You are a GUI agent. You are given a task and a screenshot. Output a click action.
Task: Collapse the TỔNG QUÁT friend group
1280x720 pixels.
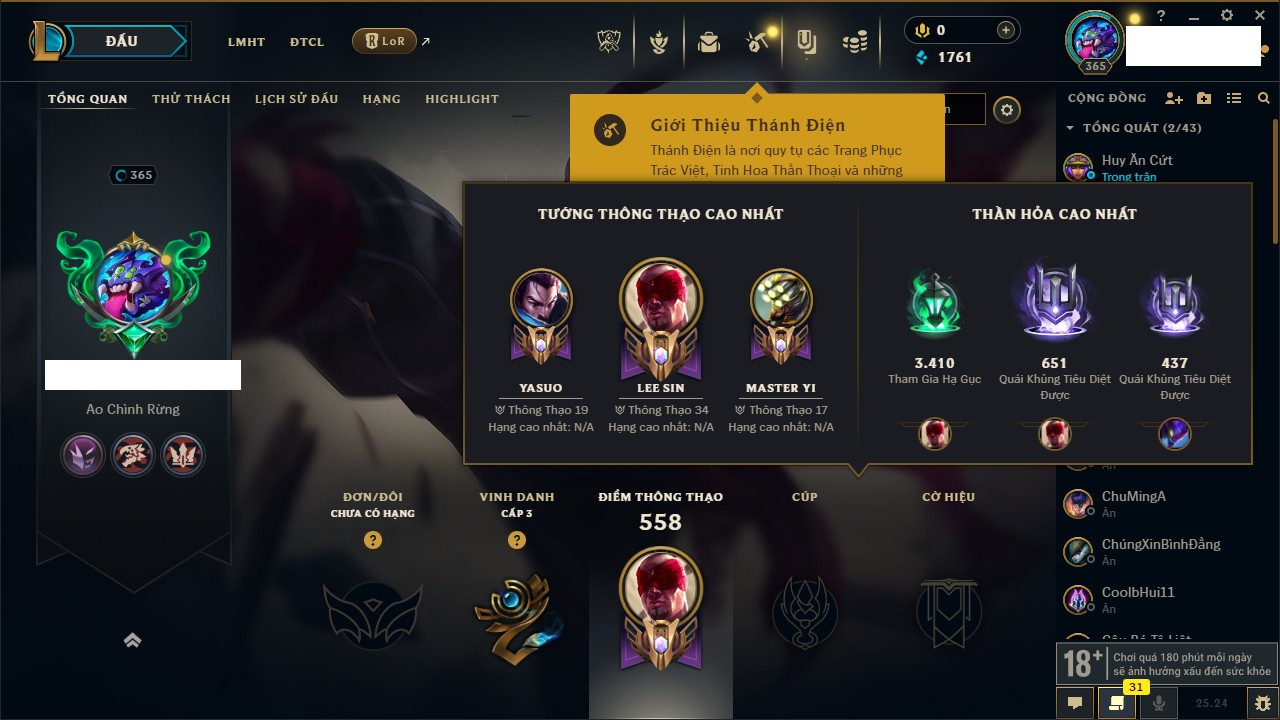click(x=1071, y=128)
